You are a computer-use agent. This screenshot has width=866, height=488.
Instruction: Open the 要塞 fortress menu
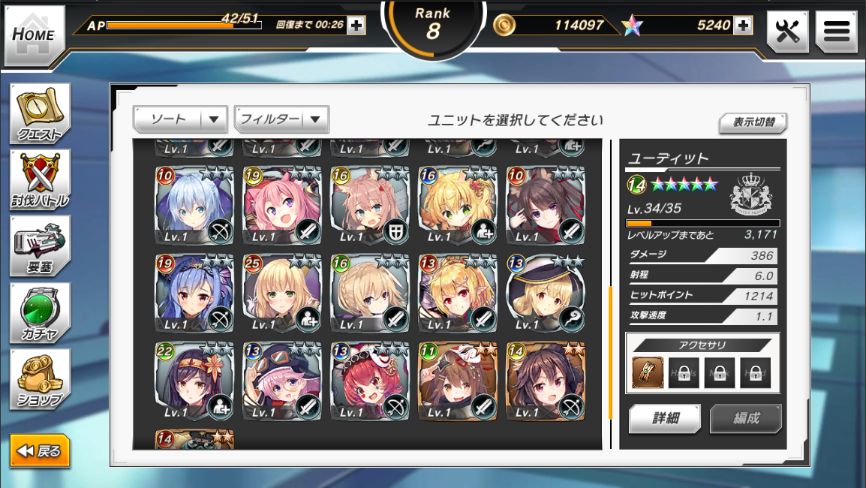click(x=40, y=246)
